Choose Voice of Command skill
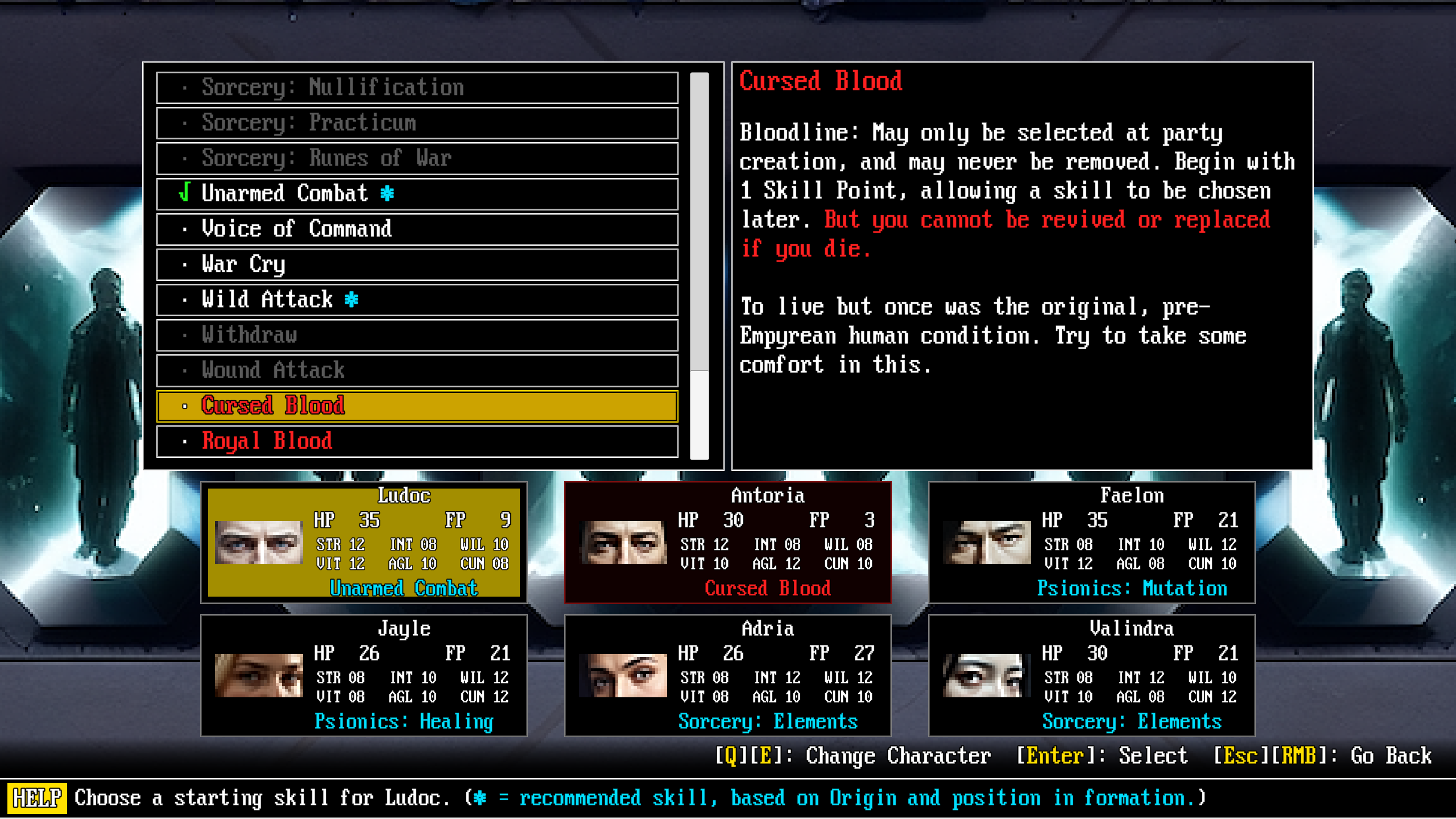Image resolution: width=1456 pixels, height=819 pixels. [417, 229]
